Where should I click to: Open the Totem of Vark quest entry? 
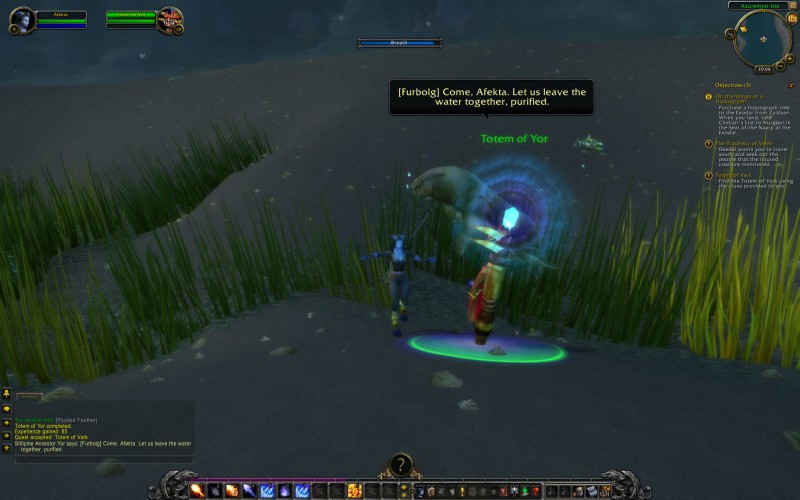[x=739, y=174]
